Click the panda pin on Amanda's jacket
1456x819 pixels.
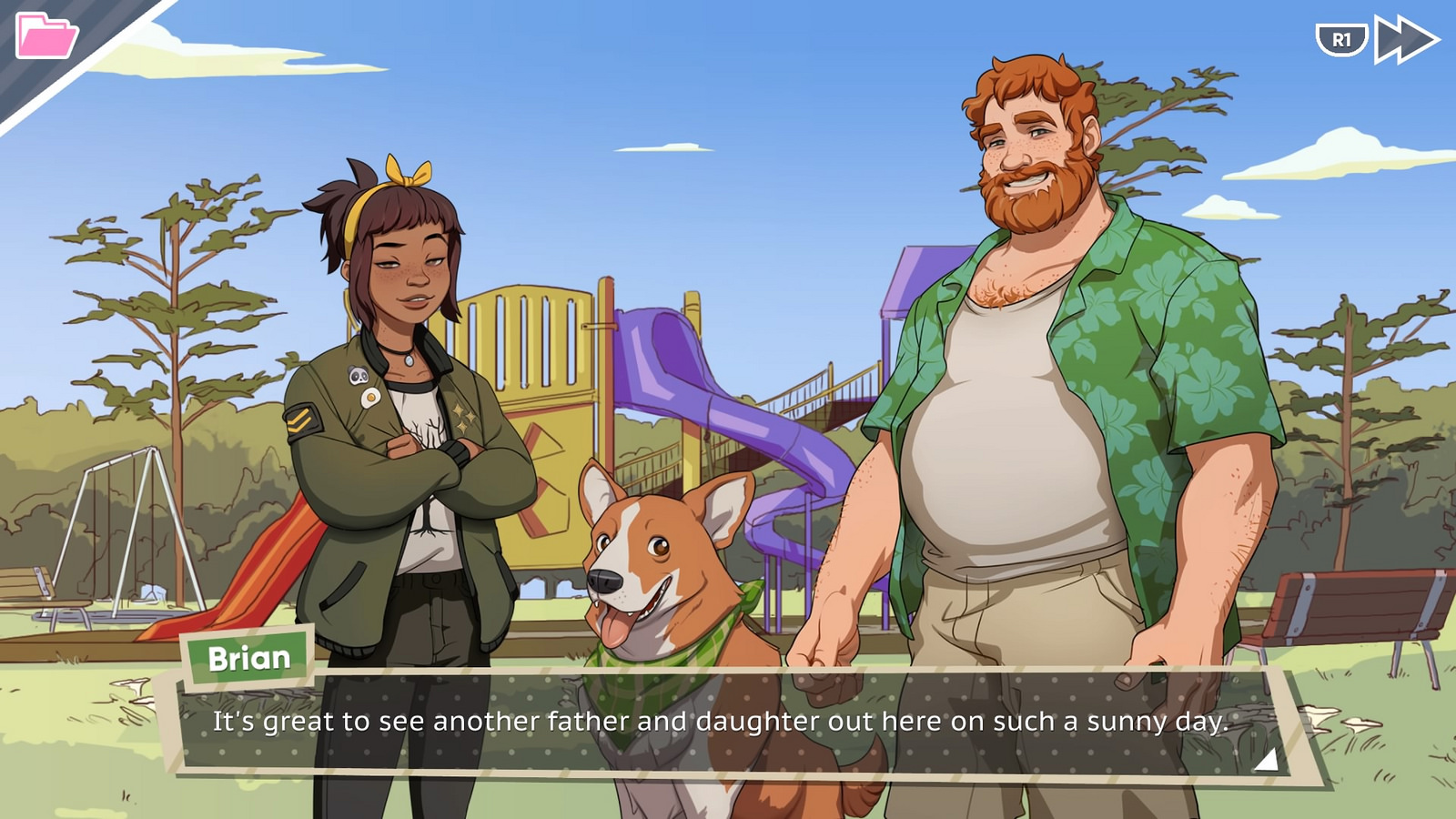(358, 375)
